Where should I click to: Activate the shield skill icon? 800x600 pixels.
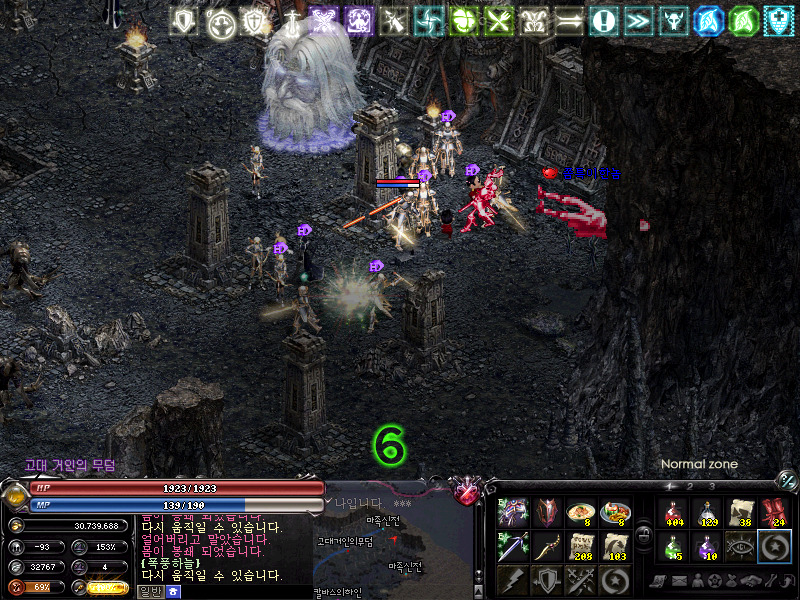[547, 579]
